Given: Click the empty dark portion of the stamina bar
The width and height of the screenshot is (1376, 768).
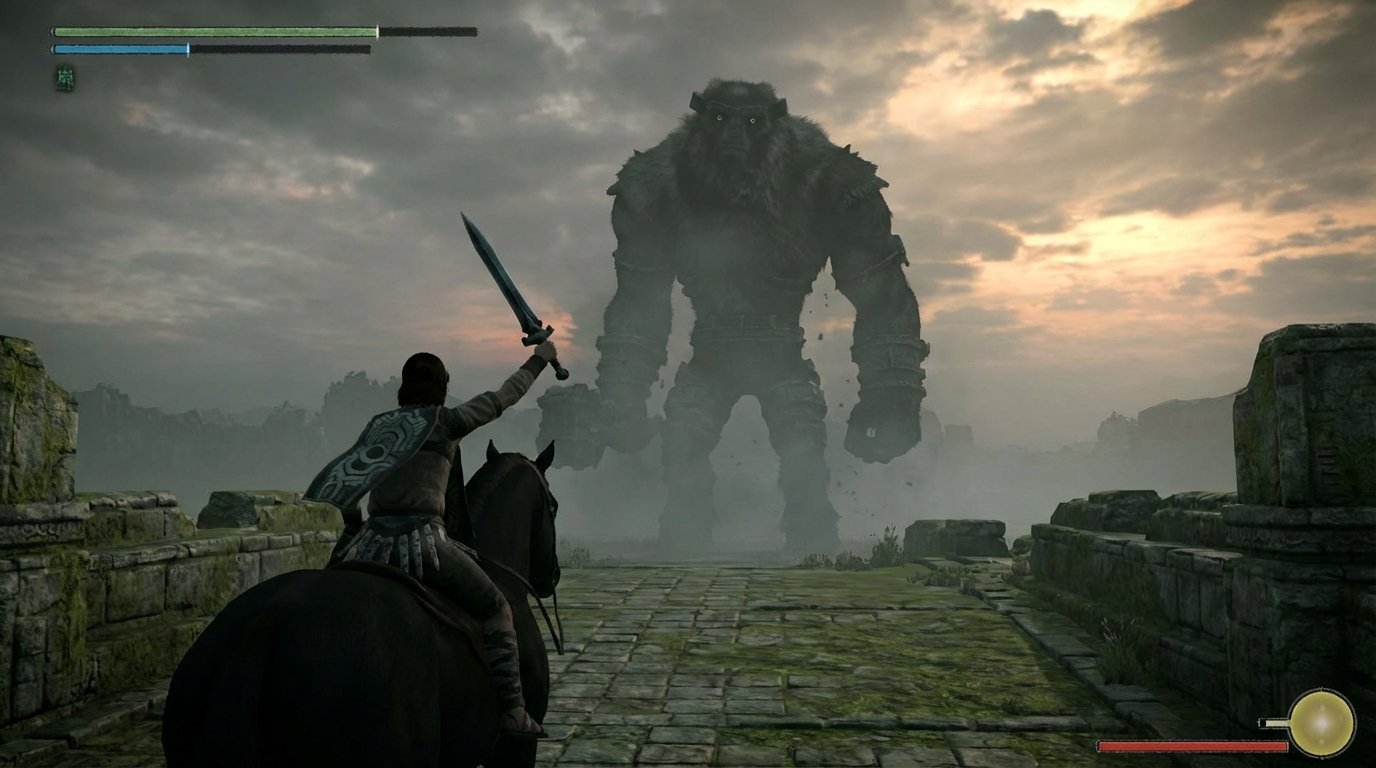Looking at the screenshot, I should point(280,47).
